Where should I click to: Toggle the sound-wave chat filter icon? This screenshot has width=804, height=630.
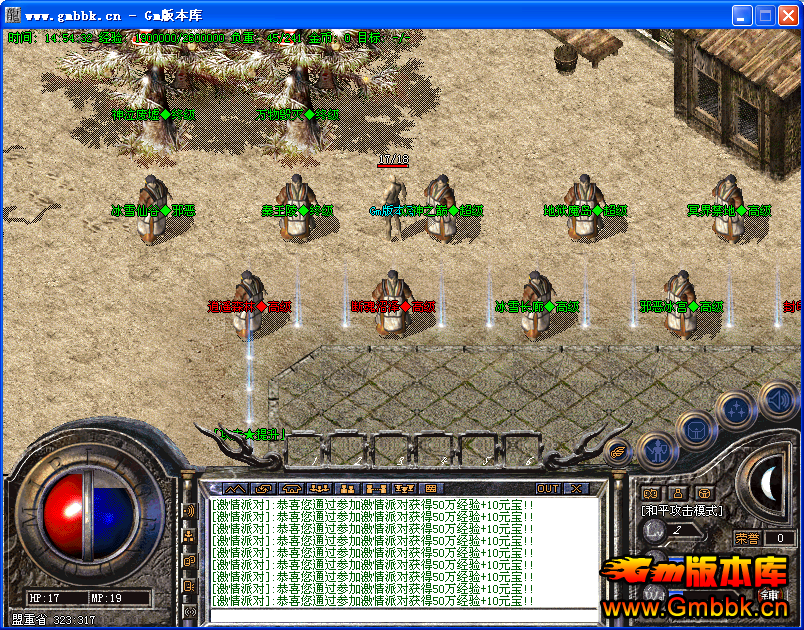click(x=189, y=512)
